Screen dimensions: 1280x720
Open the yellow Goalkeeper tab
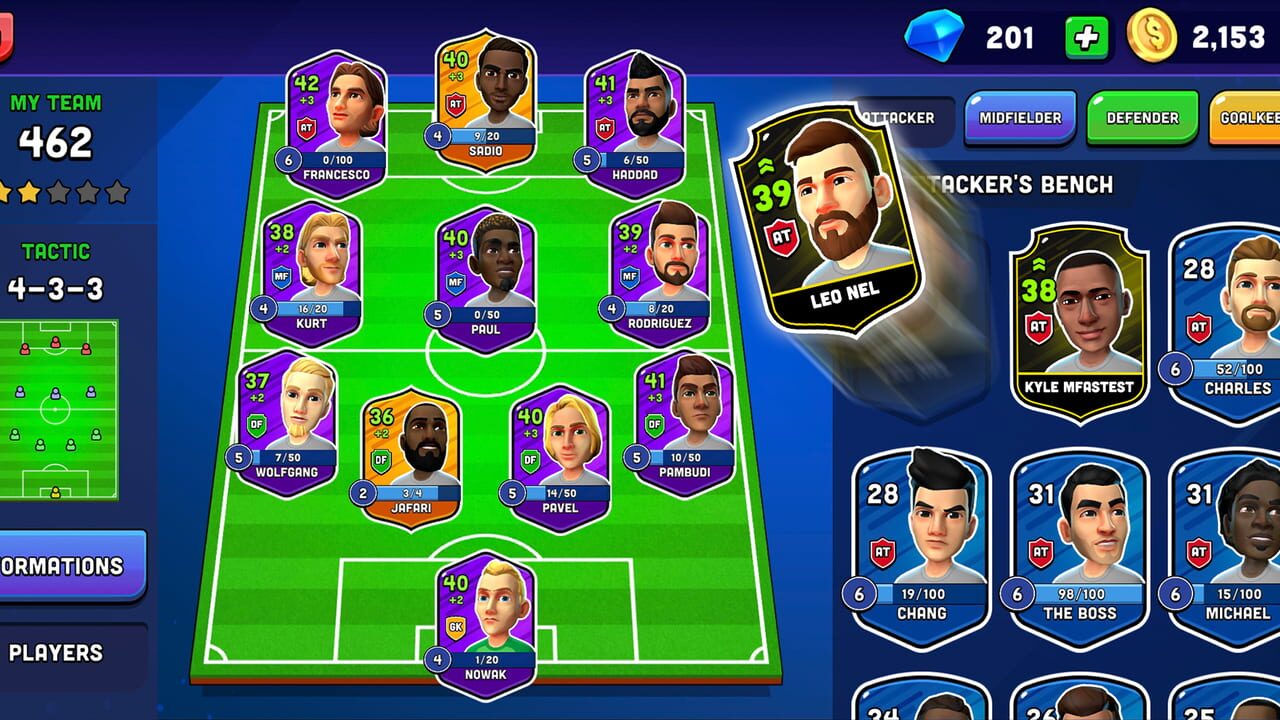point(1248,117)
